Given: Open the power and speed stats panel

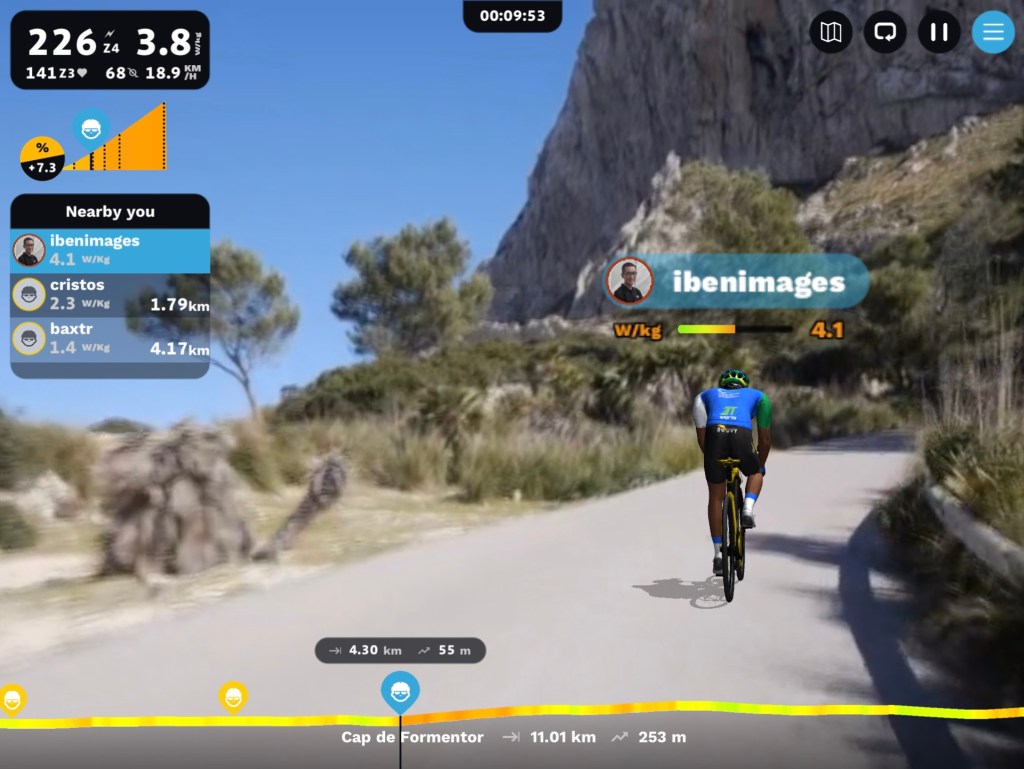Looking at the screenshot, I should tap(110, 50).
